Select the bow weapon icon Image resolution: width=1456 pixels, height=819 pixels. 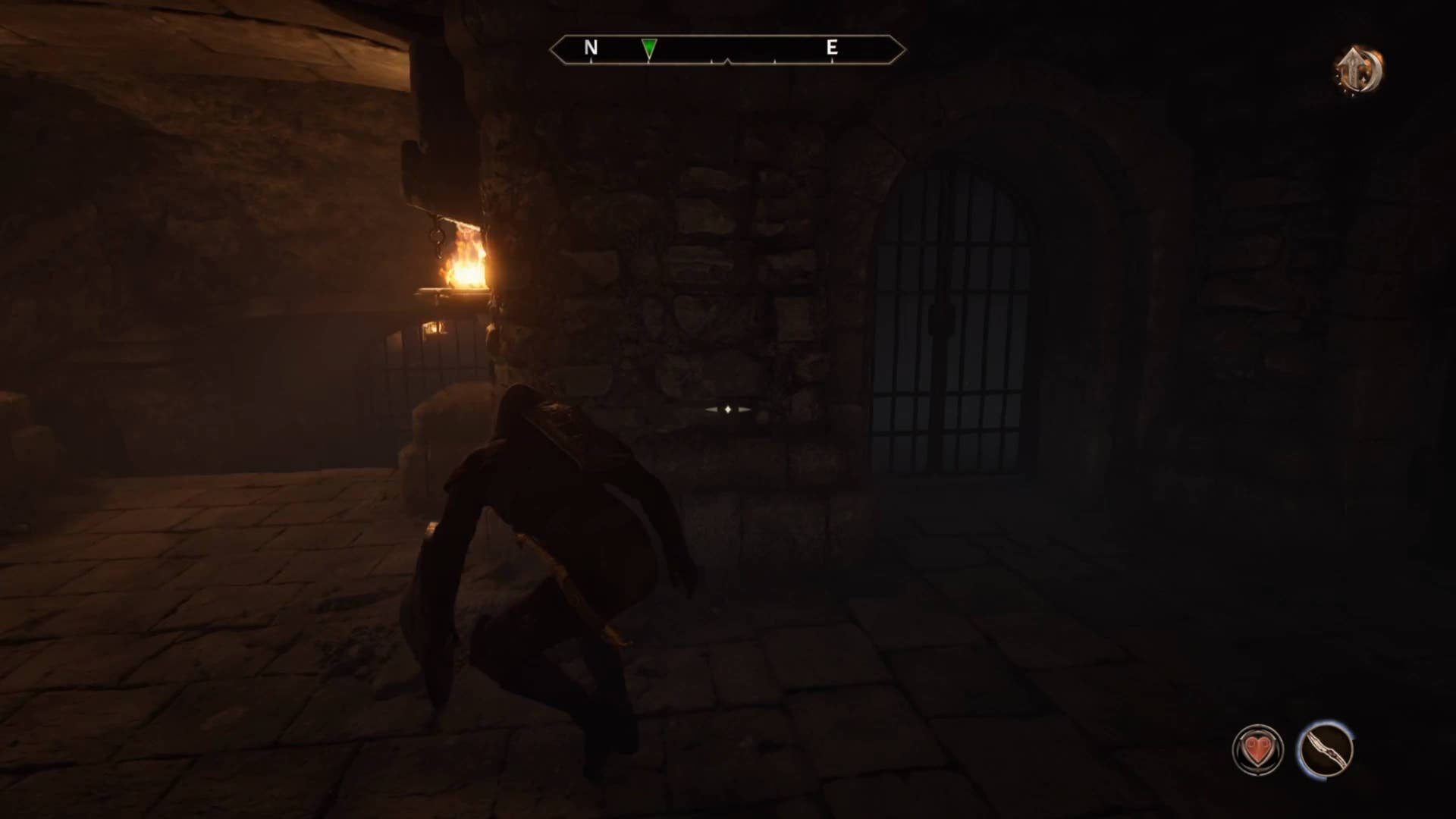[x=1325, y=749]
